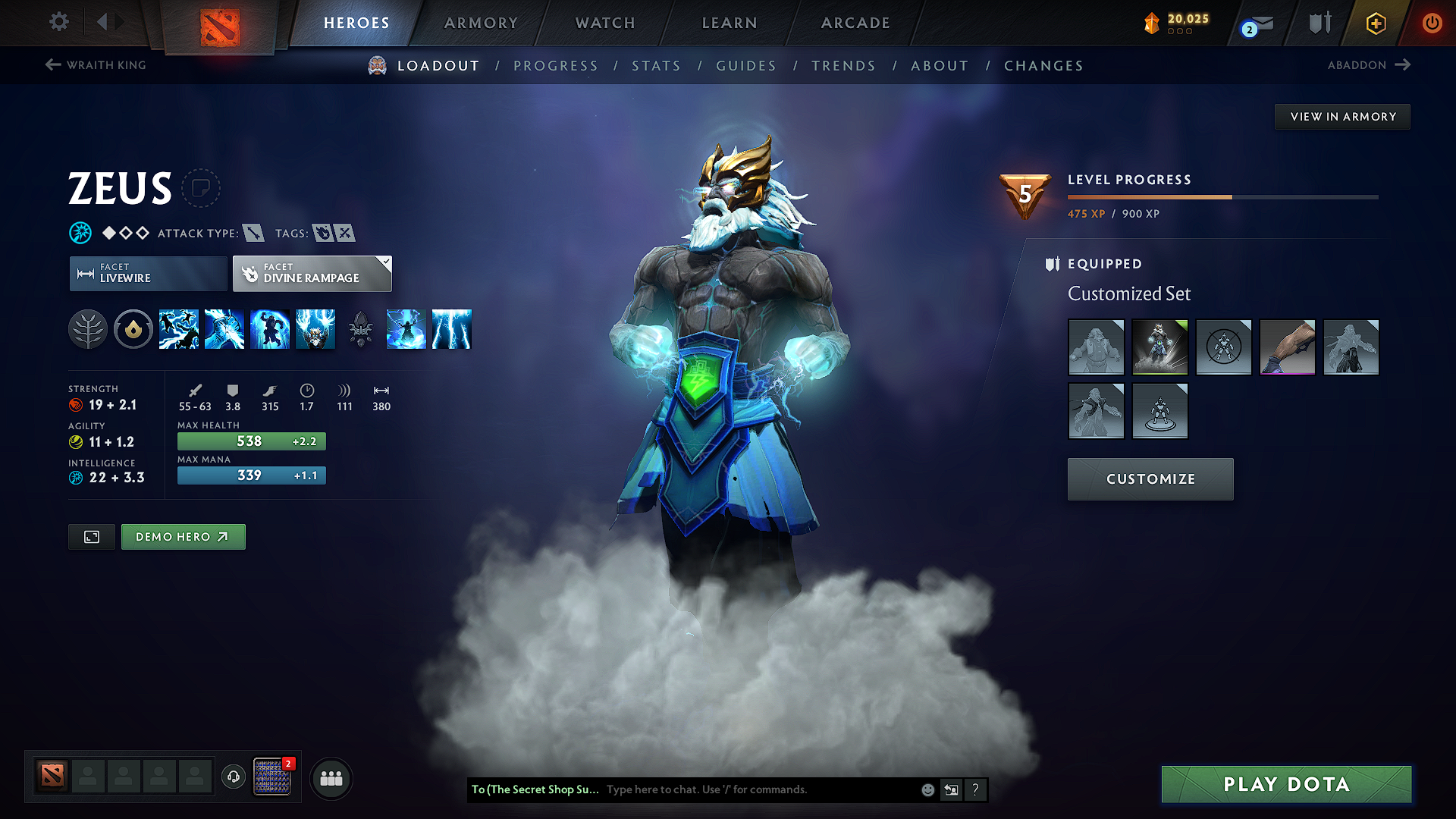Open the Watch tab

pos(605,23)
